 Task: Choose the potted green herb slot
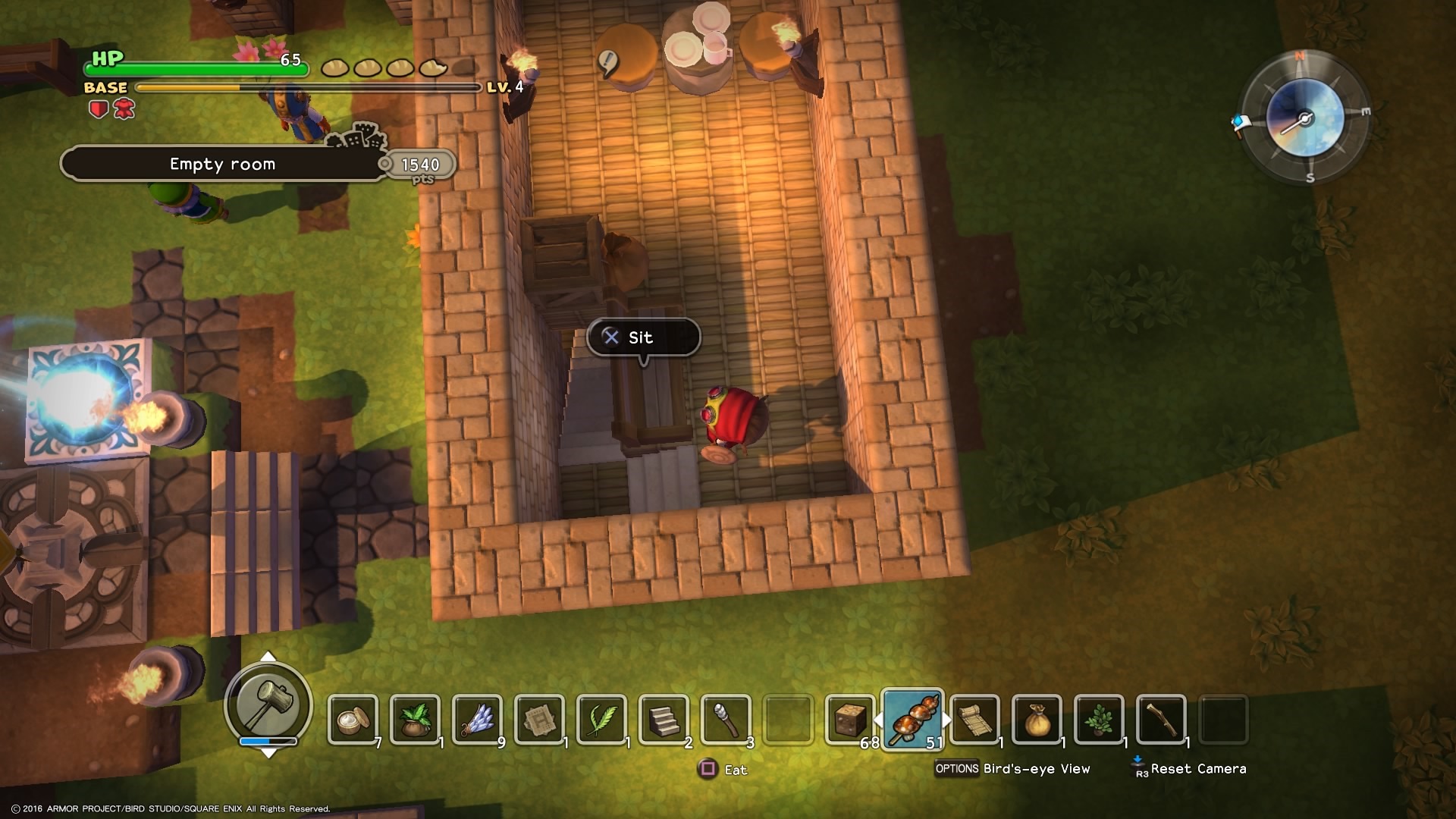click(x=415, y=719)
